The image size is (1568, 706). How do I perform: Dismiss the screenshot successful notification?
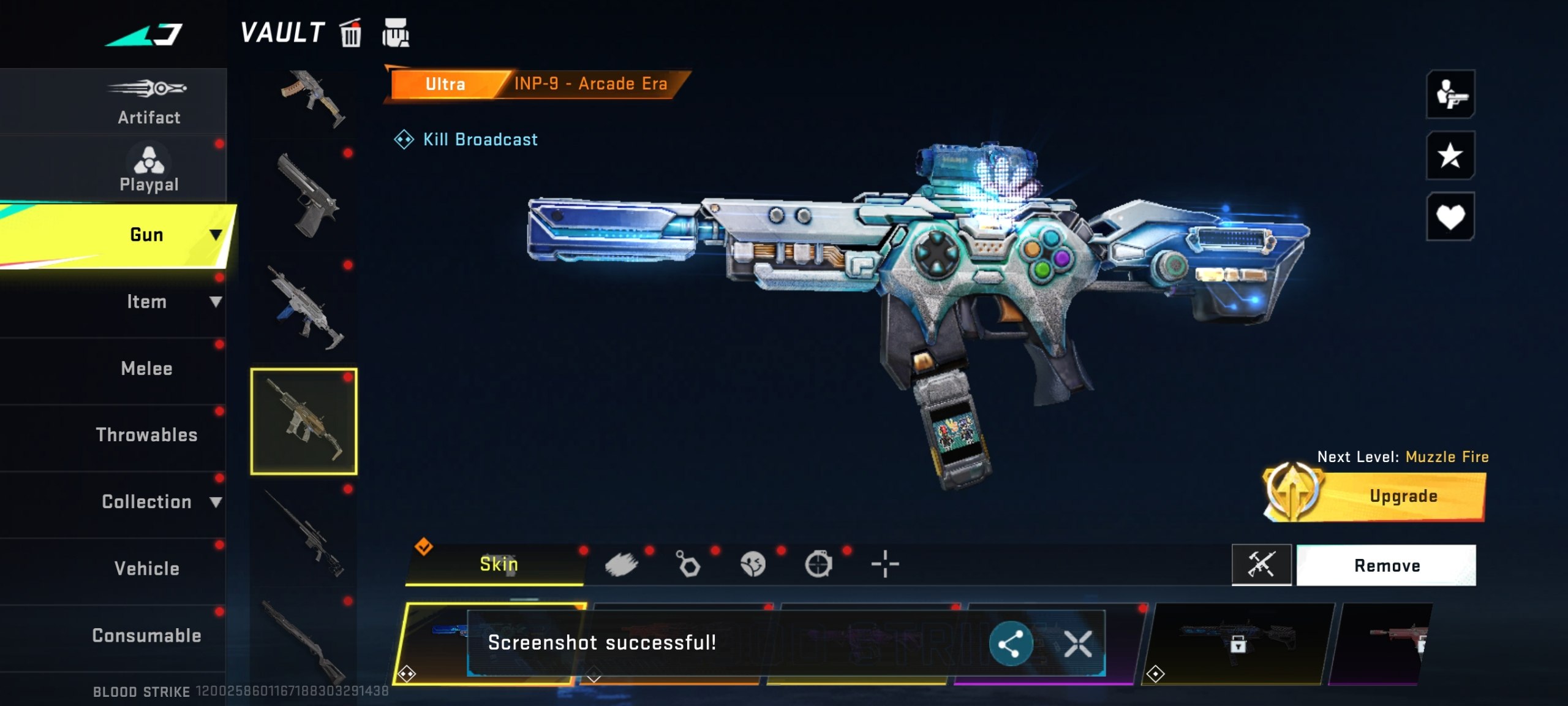click(1078, 643)
